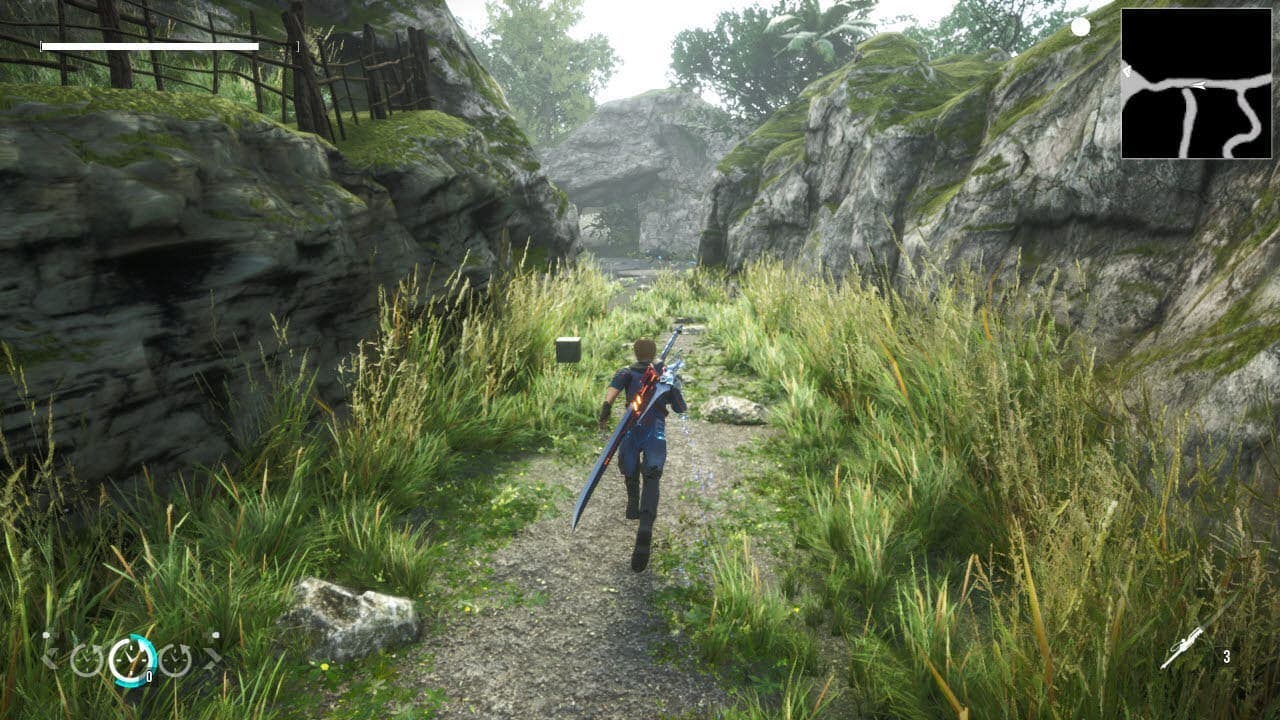Open the minimap with the branching paths
Image resolution: width=1280 pixels, height=720 pixels.
[1197, 83]
